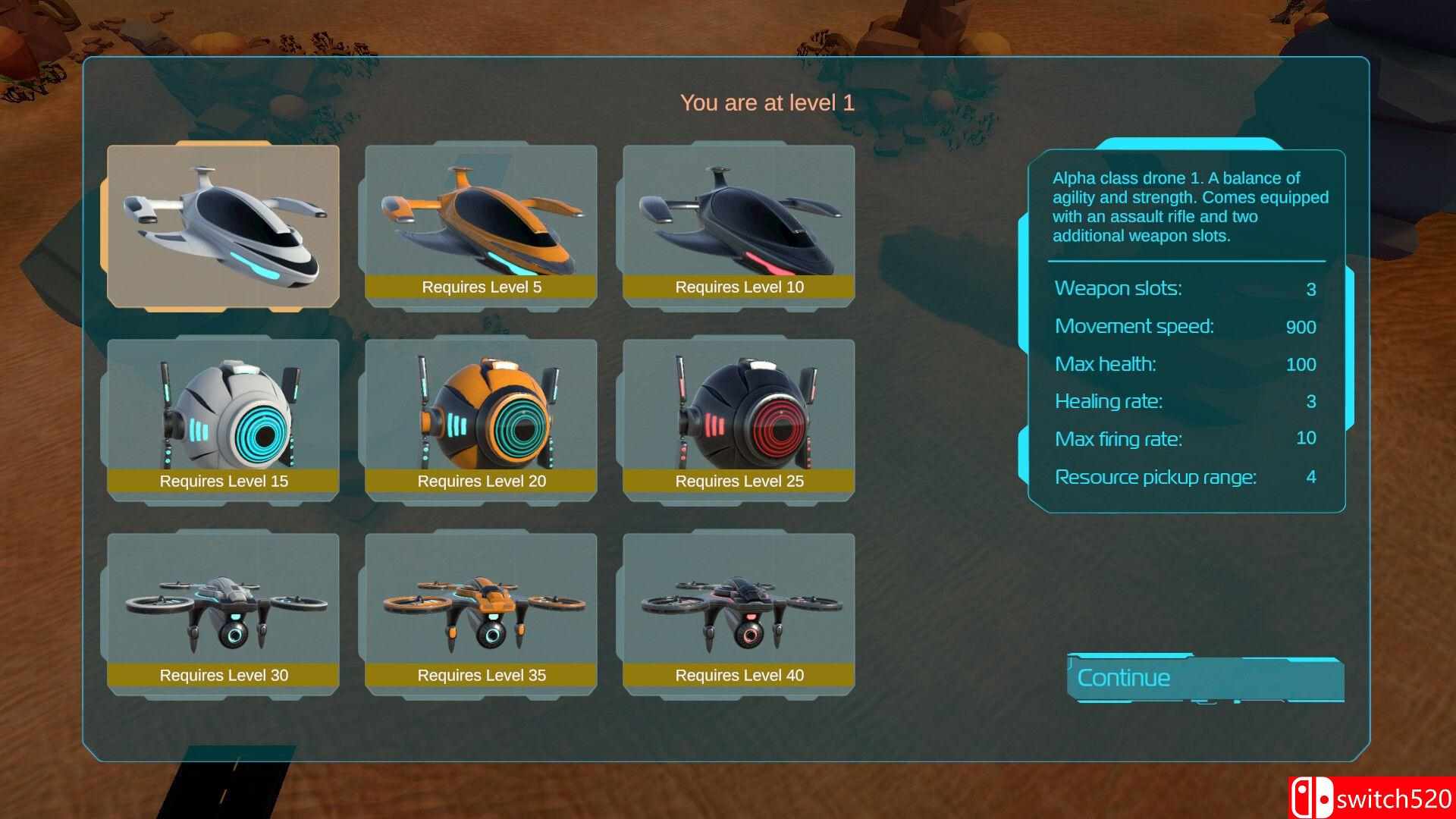Pick the red-eyed quadcopter requiring Level 40
This screenshot has height=819, width=1456.
pos(739,613)
